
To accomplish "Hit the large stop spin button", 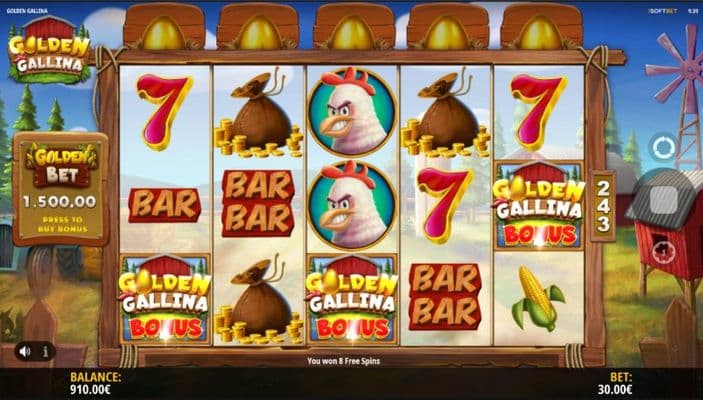I will [662, 200].
